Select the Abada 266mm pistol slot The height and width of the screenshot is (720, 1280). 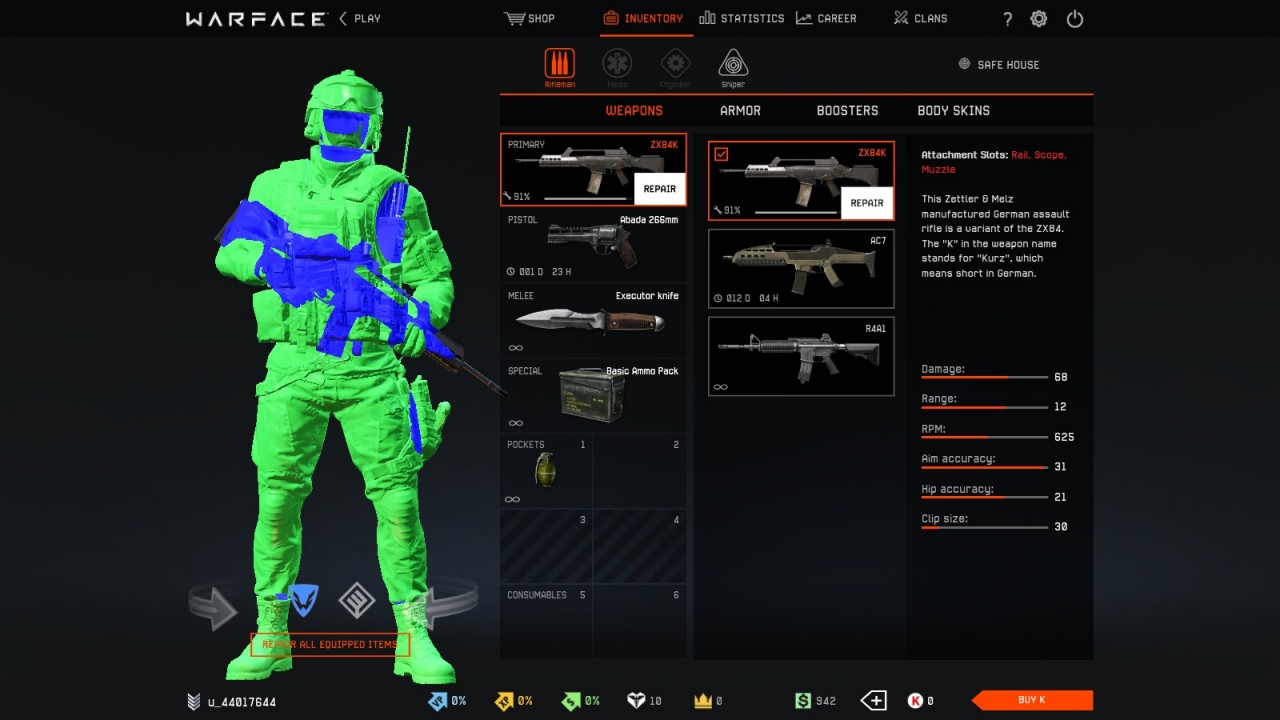(x=593, y=245)
